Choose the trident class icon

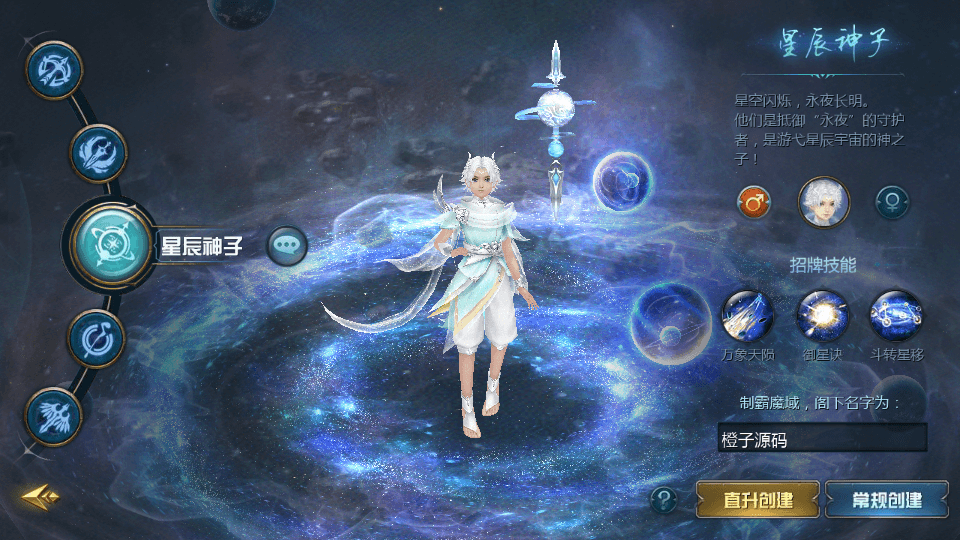coord(98,153)
